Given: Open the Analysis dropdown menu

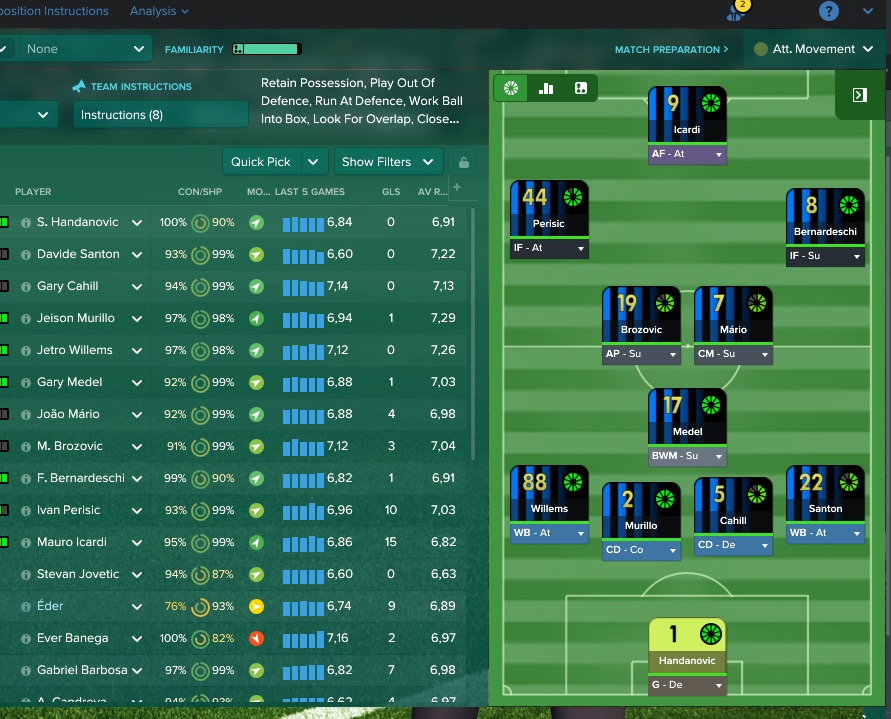Looking at the screenshot, I should pos(158,11).
